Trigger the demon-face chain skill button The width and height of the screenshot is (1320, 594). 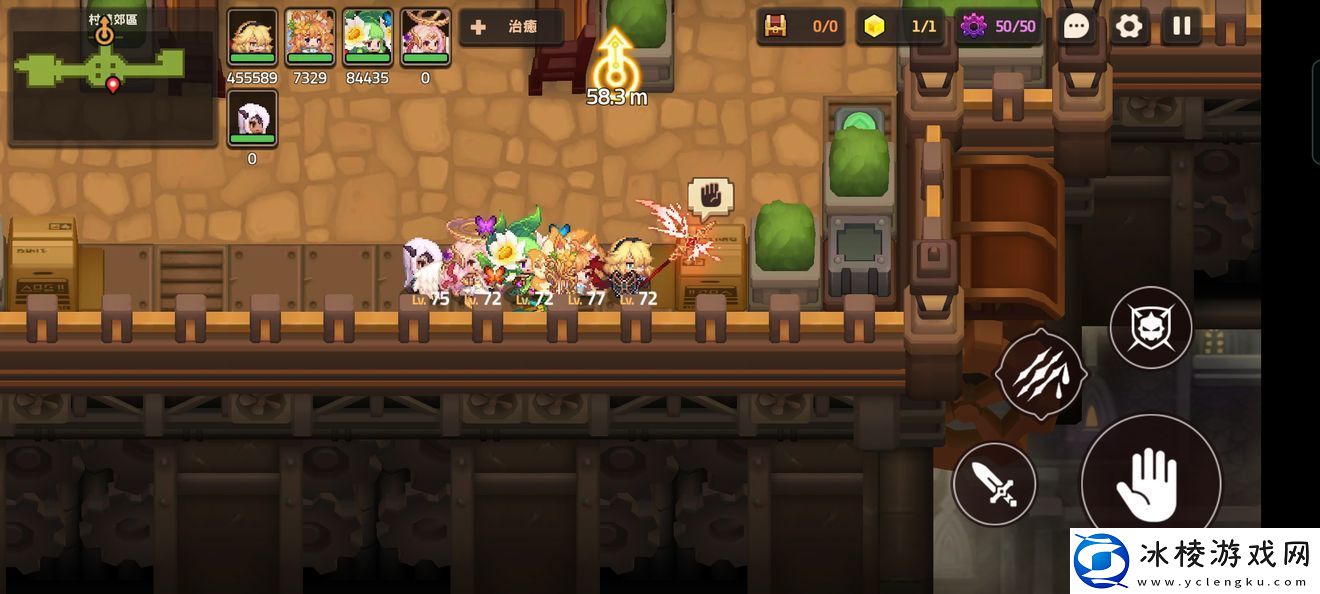(x=1151, y=327)
